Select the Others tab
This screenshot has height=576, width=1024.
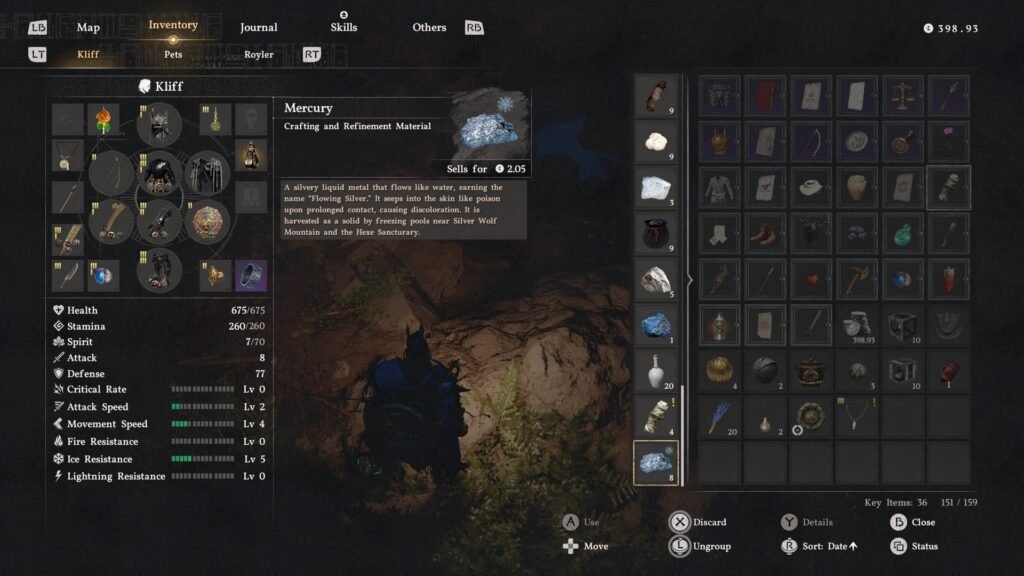(429, 27)
